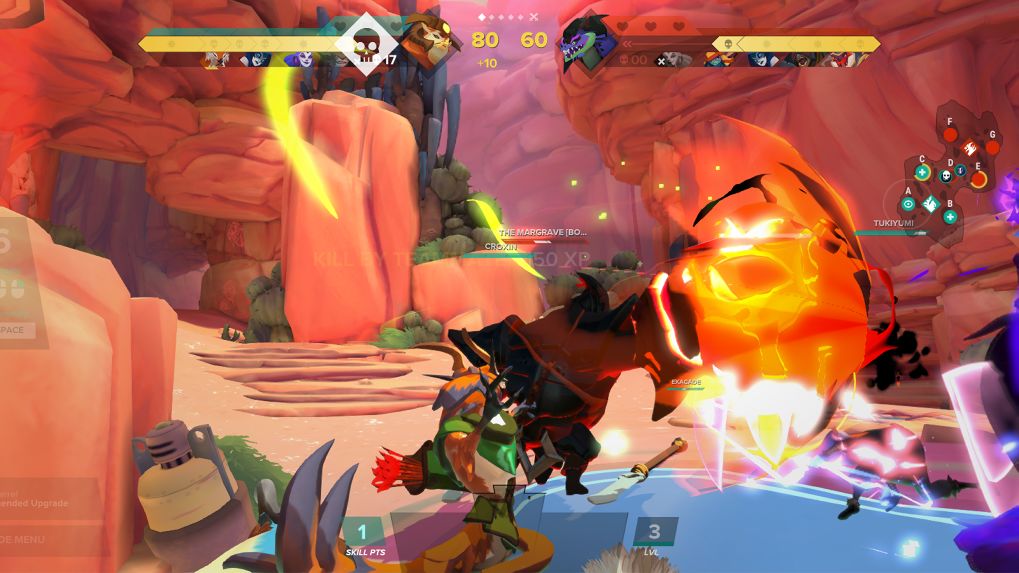This screenshot has width=1019, height=573.
Task: Select enemy point E marker on minimap
Action: pos(978,180)
